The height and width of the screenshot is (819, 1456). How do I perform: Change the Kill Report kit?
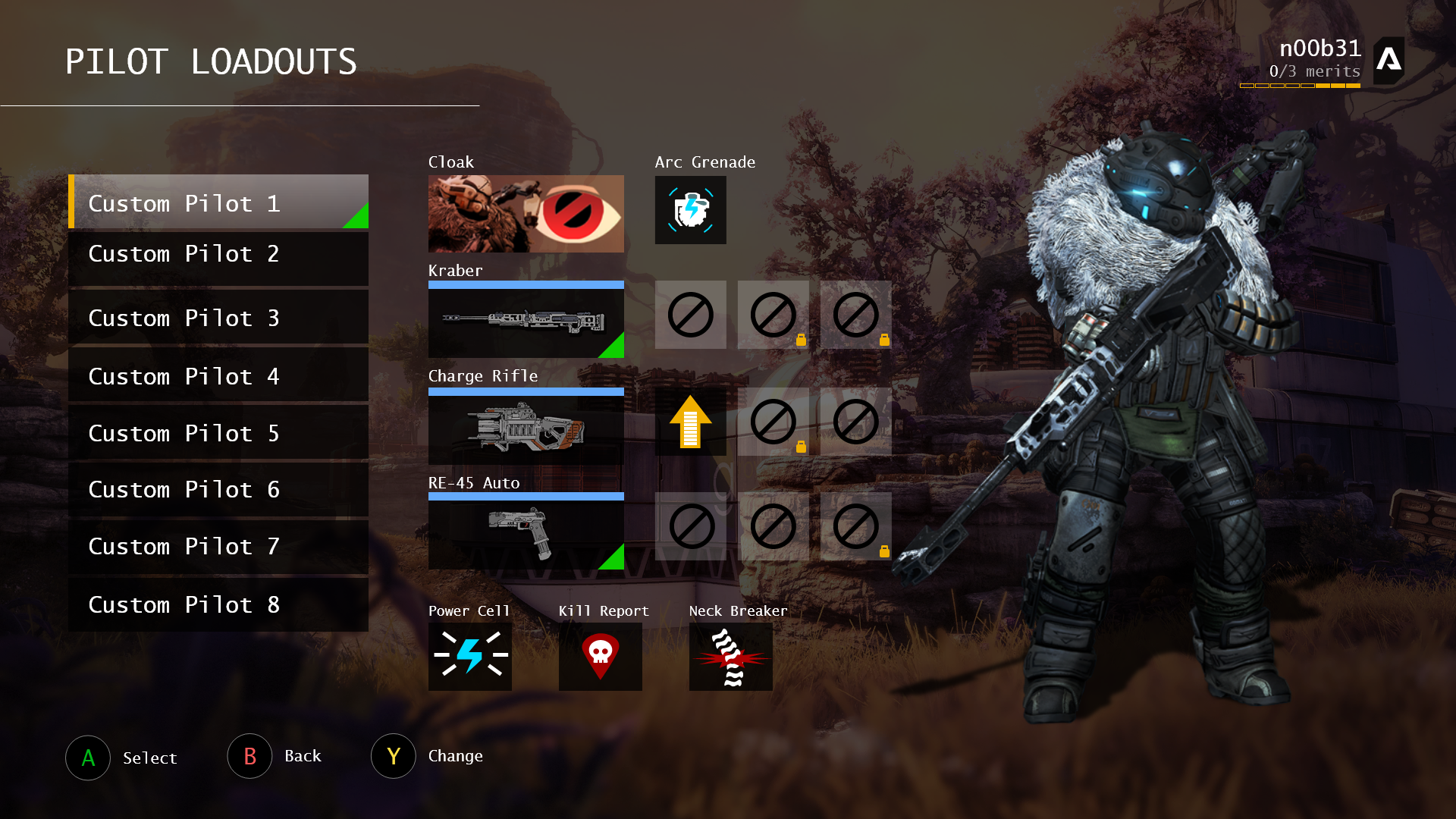pyautogui.click(x=600, y=657)
